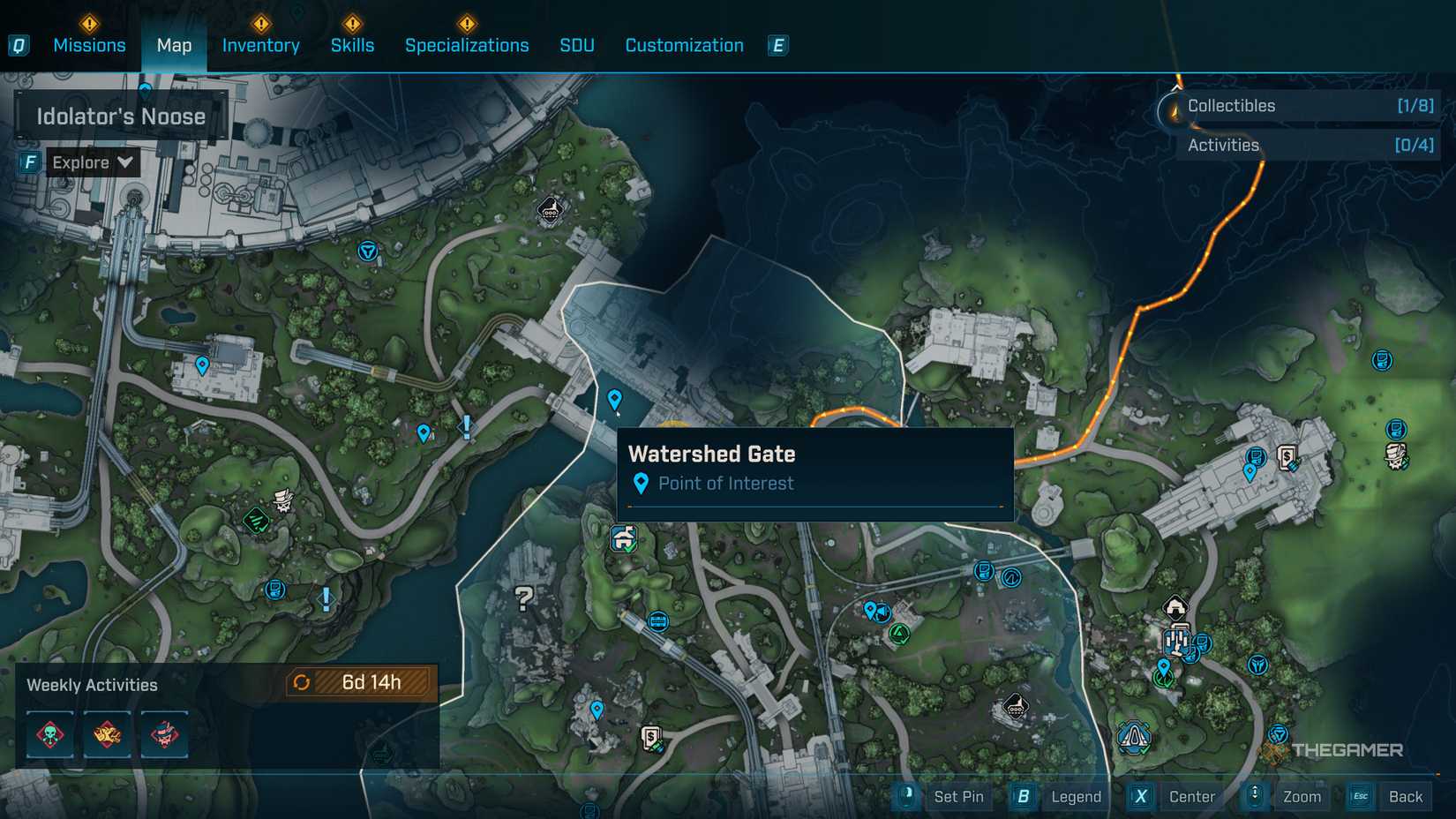Open the Inventory tab

(260, 45)
